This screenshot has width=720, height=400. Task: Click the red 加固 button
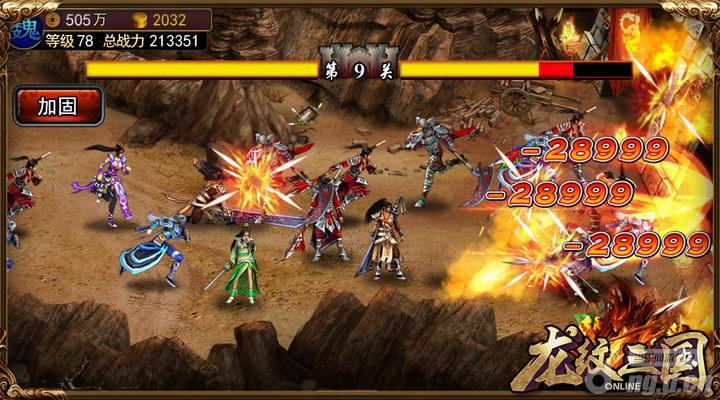(x=58, y=105)
